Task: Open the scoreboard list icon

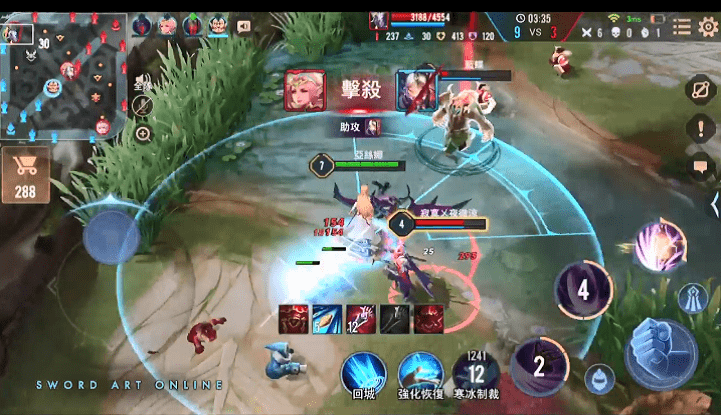Action: pyautogui.click(x=682, y=27)
